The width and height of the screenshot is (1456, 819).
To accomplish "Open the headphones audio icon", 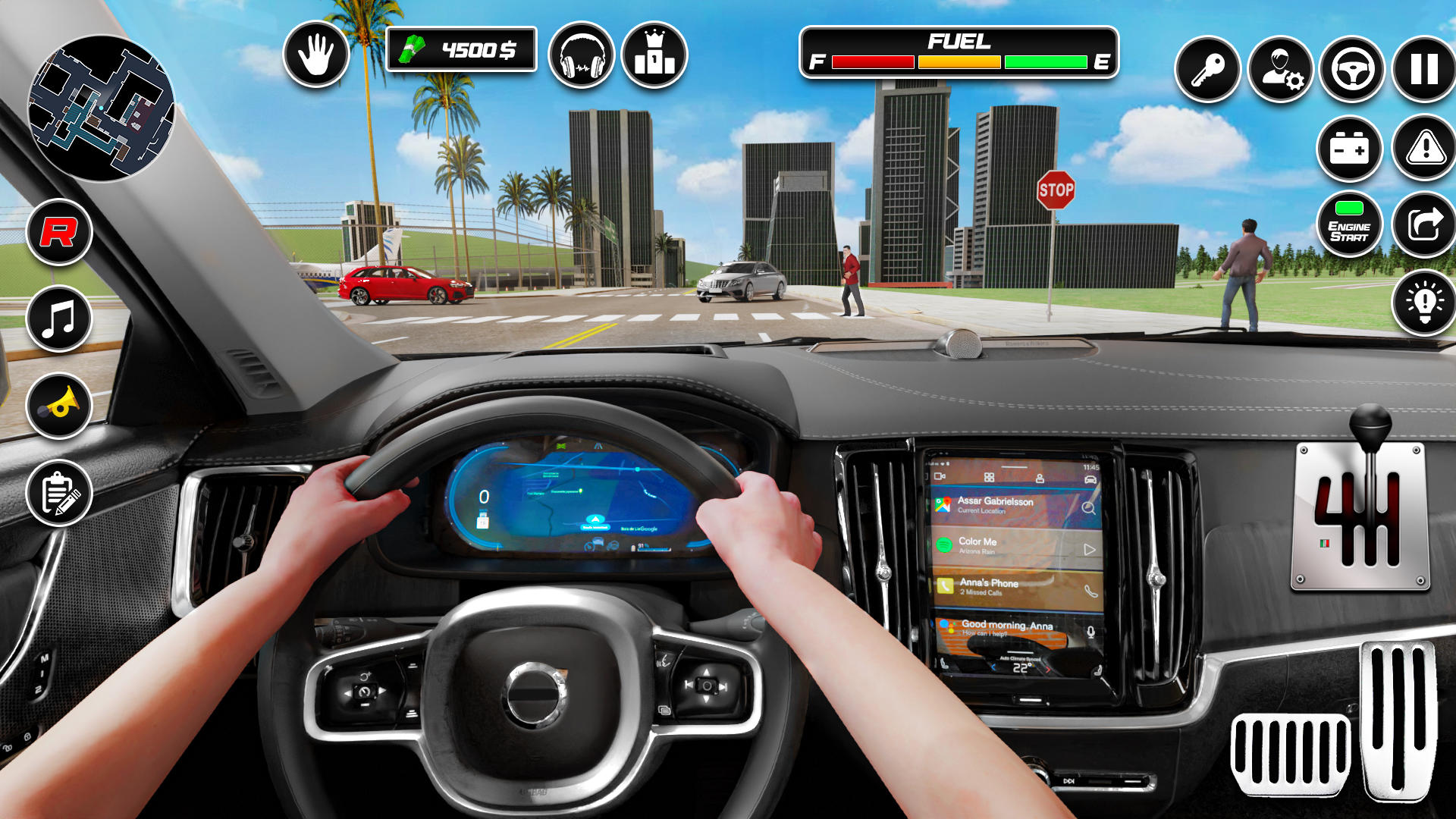I will [583, 56].
